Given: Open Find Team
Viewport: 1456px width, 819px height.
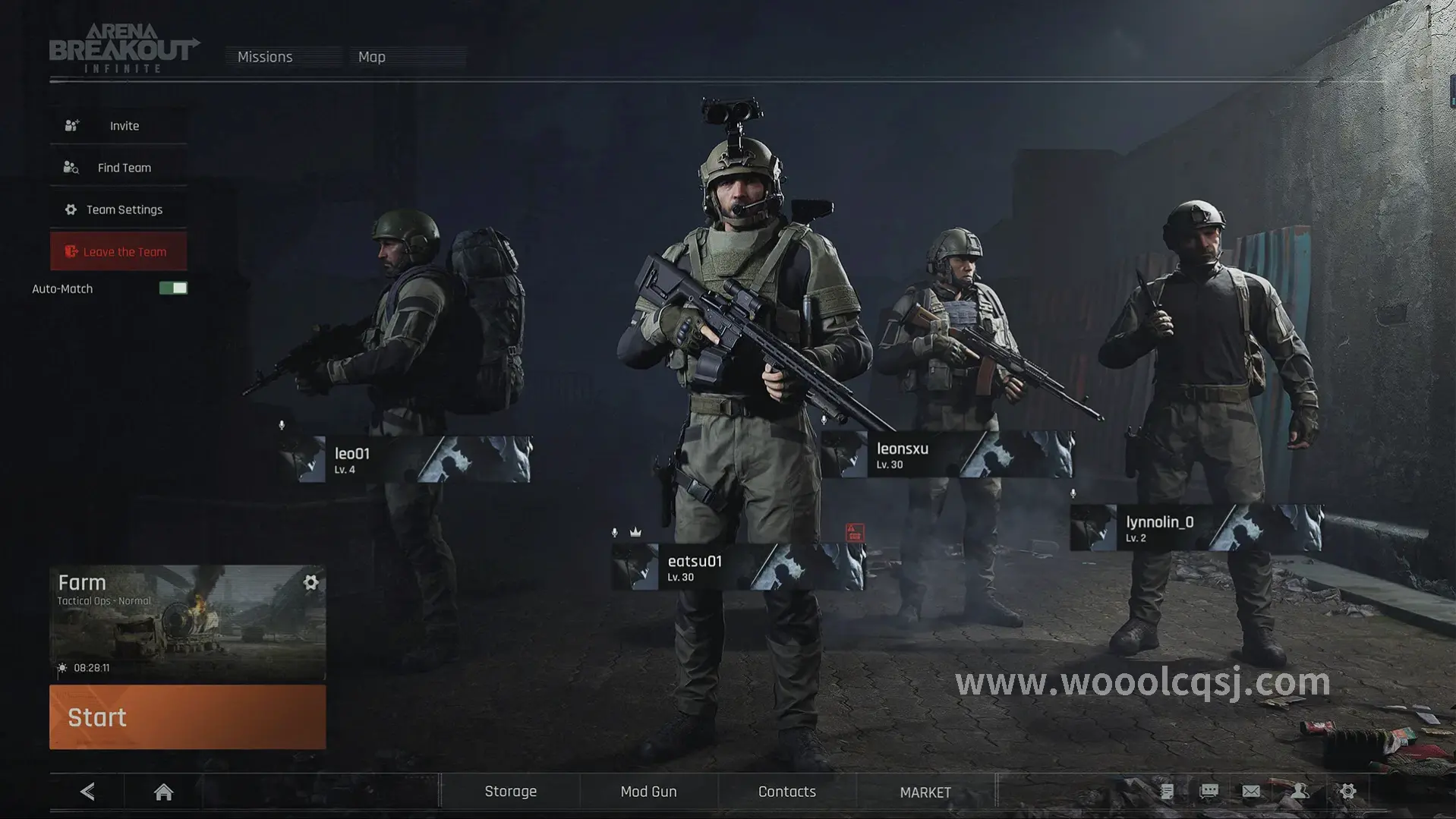Looking at the screenshot, I should 119,168.
